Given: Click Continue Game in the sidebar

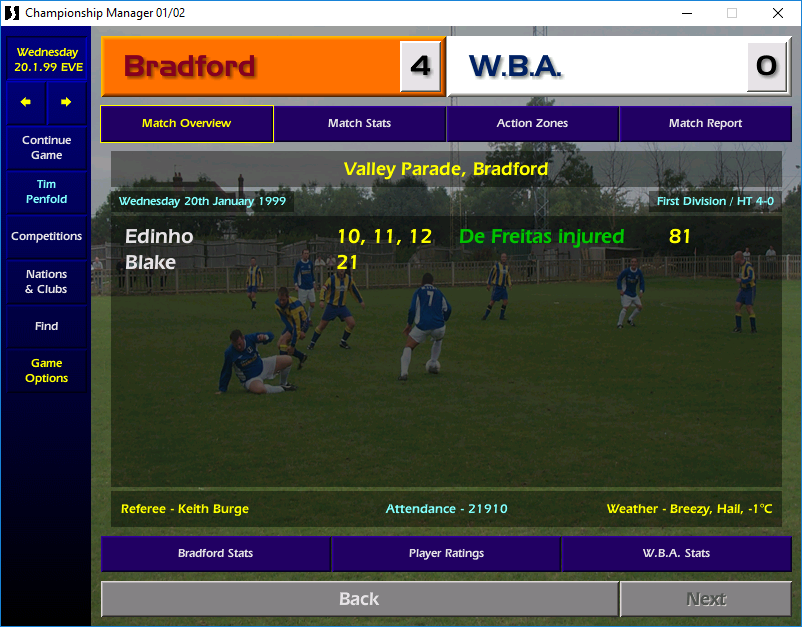Looking at the screenshot, I should [46, 148].
